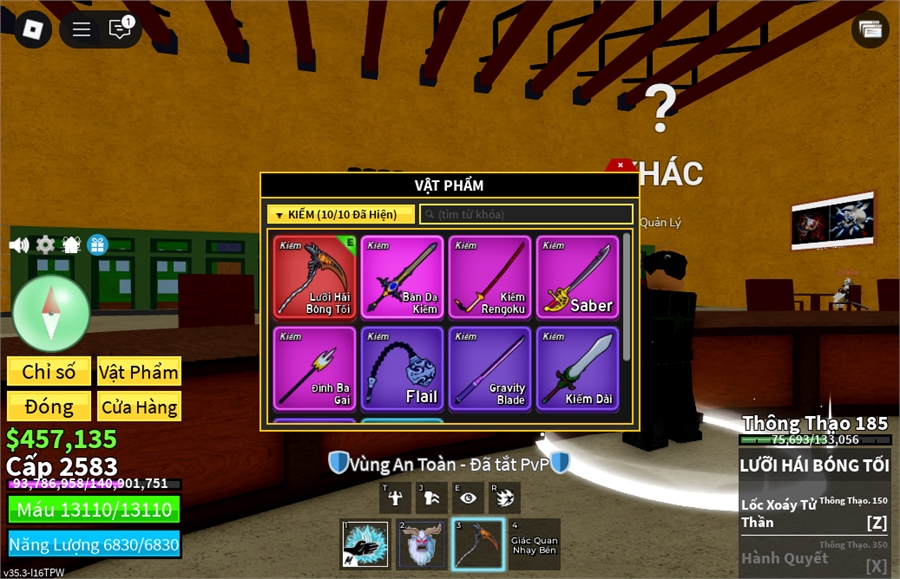The width and height of the screenshot is (900, 579).
Task: Select the Gravity Blade item
Action: click(490, 368)
